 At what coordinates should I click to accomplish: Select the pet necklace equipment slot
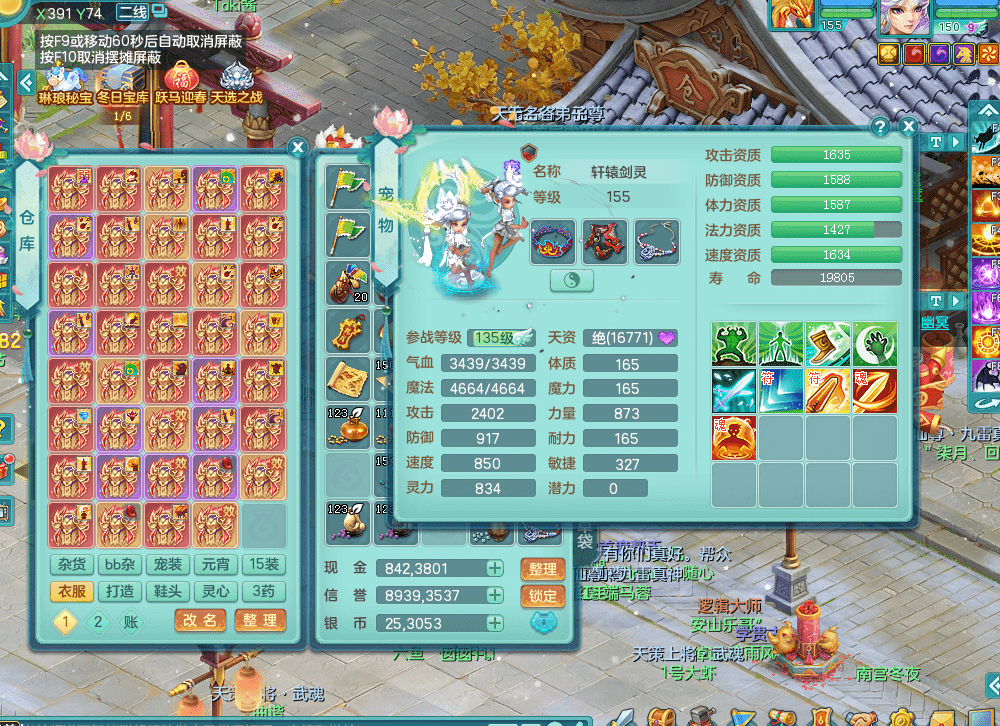click(x=656, y=243)
